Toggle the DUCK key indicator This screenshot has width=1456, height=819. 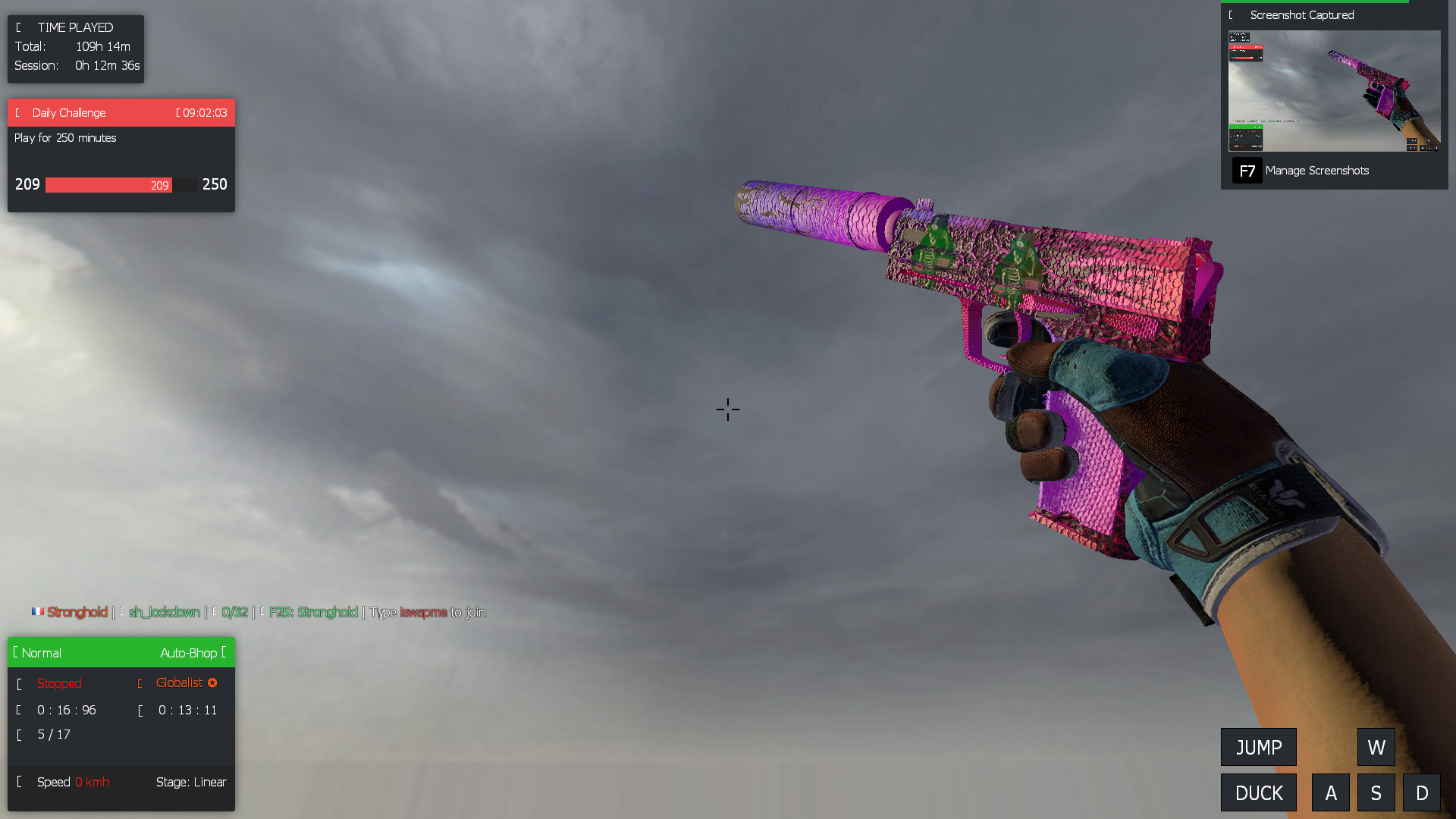[1258, 792]
